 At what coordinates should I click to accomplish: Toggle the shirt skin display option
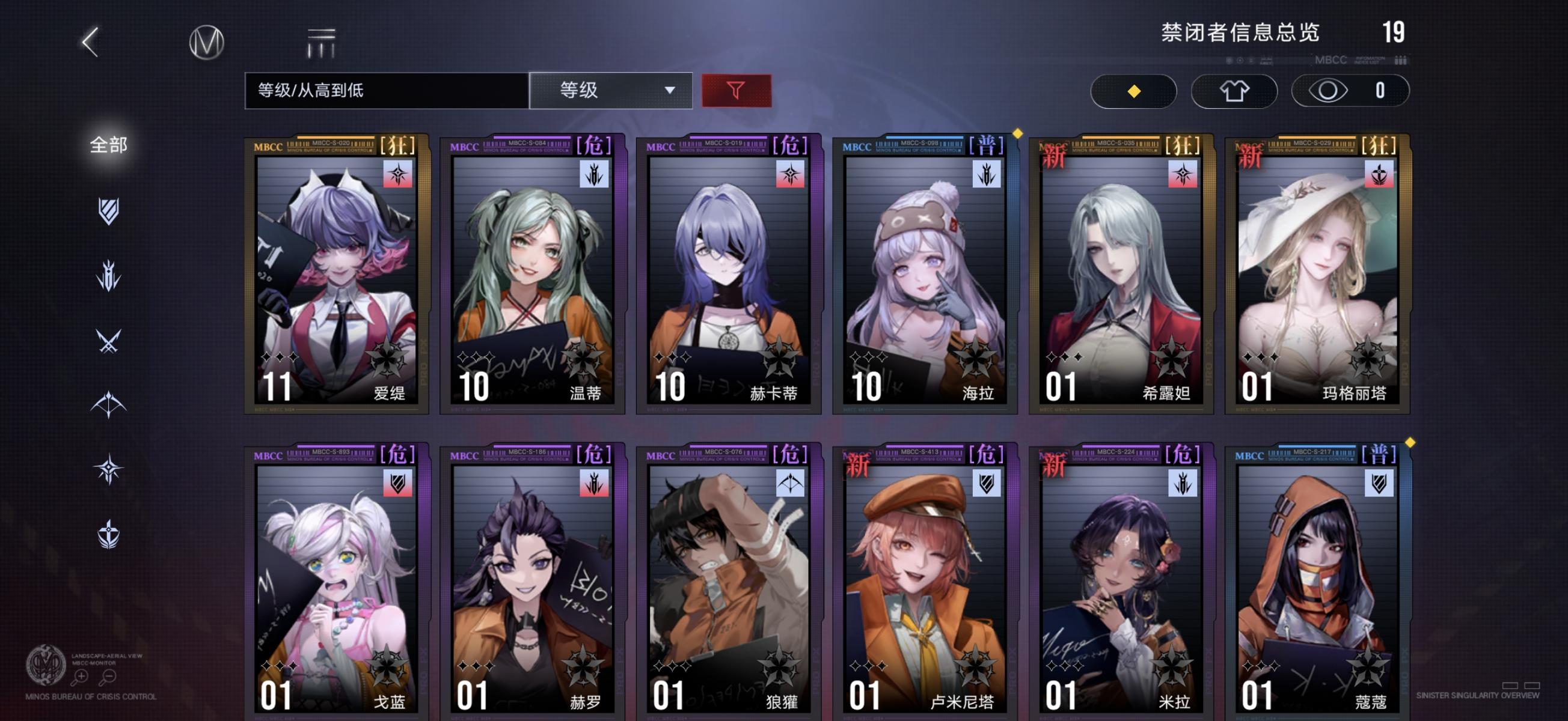tap(1234, 90)
